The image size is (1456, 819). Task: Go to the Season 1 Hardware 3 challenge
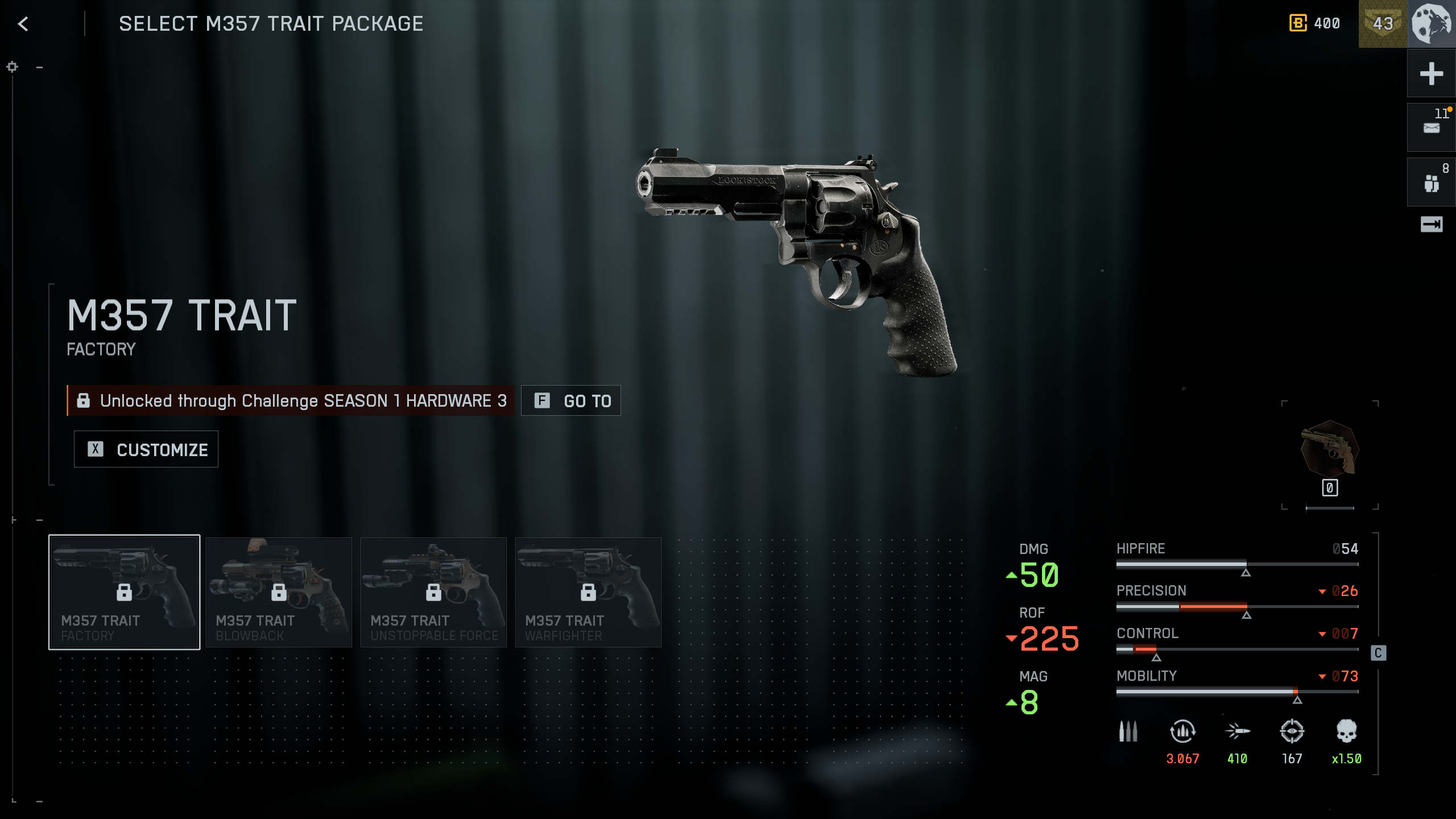[570, 401]
